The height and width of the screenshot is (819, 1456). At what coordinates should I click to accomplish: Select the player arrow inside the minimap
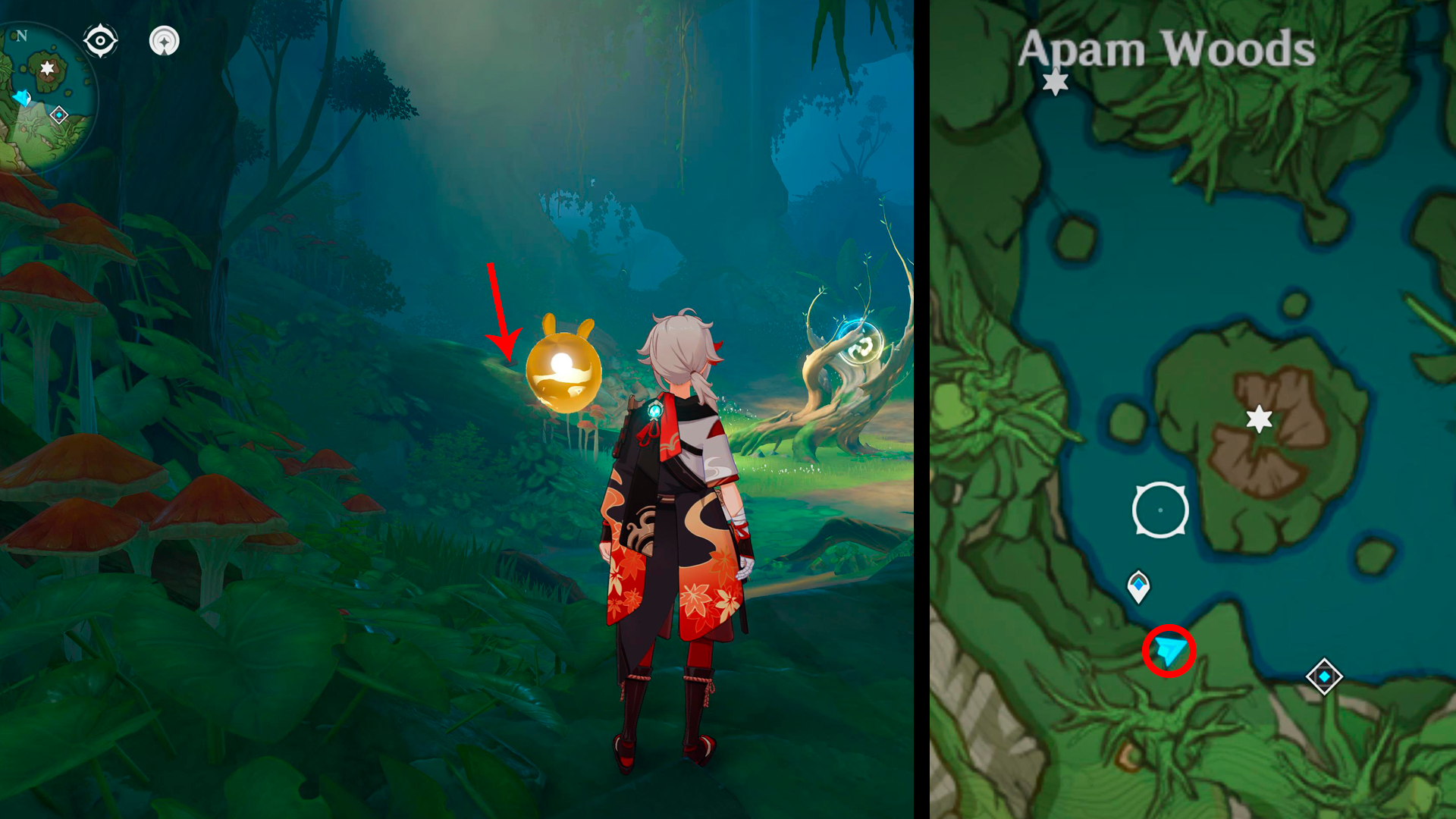click(x=23, y=97)
